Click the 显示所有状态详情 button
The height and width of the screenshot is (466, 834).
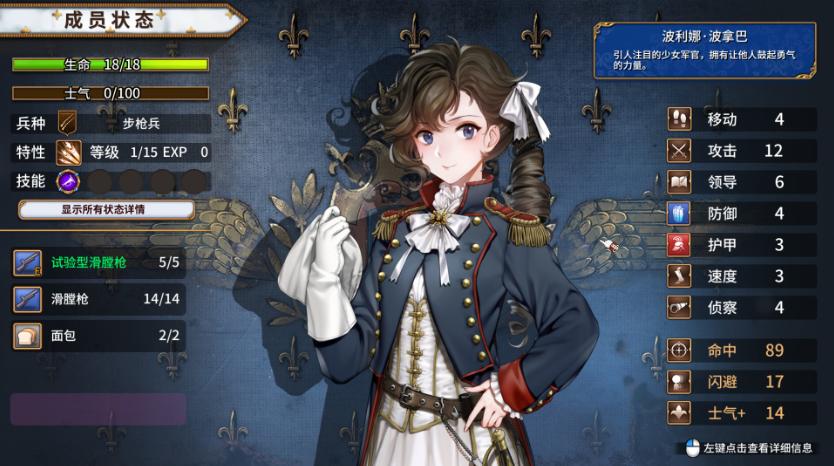click(x=106, y=210)
